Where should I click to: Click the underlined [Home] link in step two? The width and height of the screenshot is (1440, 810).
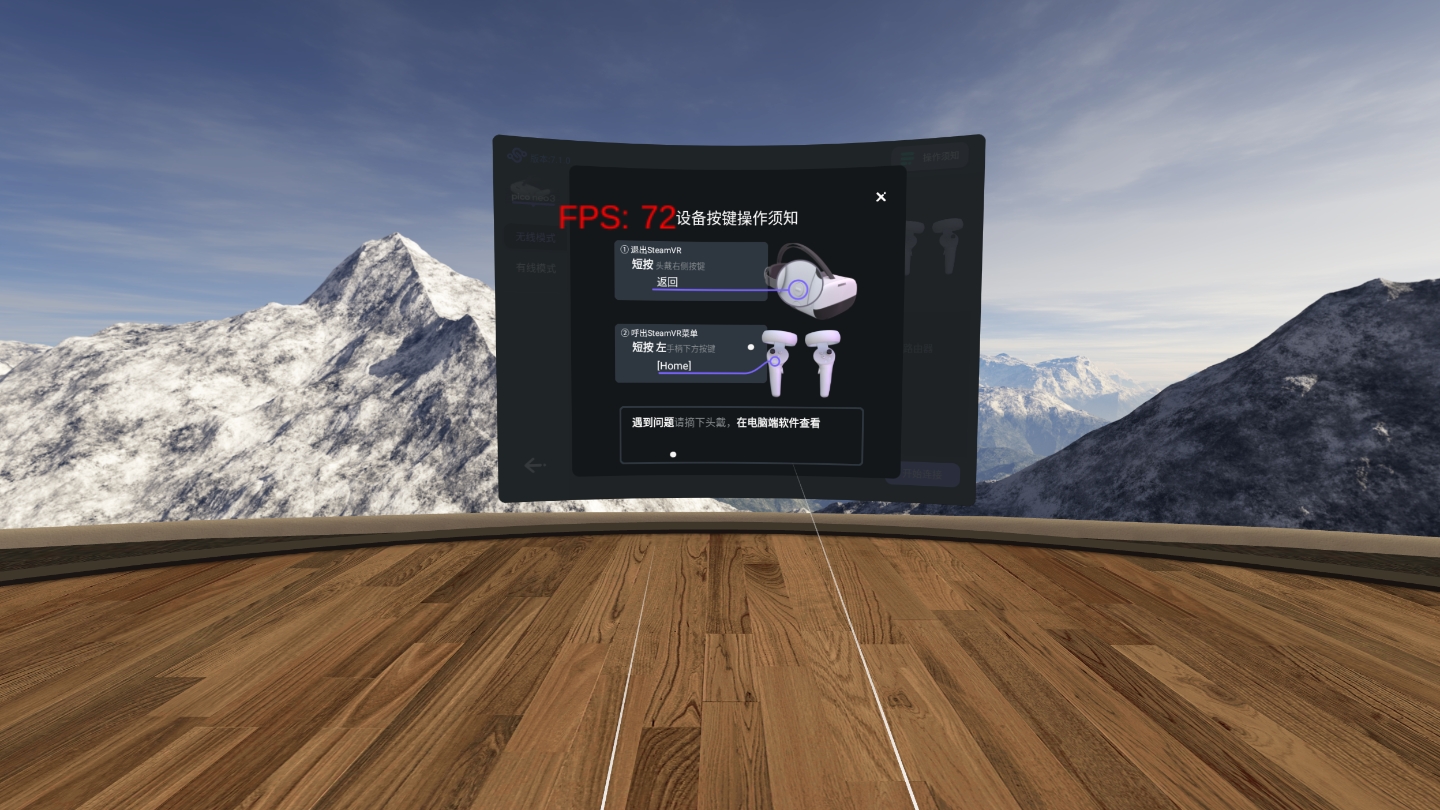point(675,366)
